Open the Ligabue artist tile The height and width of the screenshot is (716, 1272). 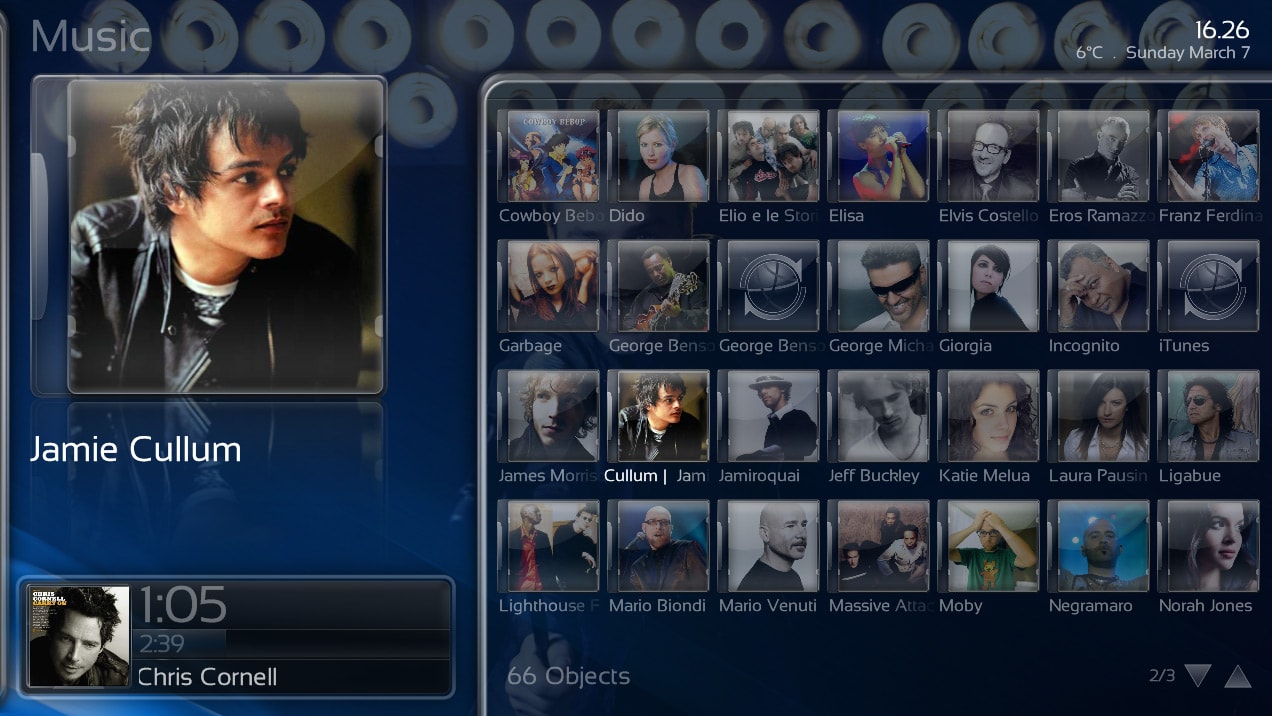click(x=1208, y=416)
